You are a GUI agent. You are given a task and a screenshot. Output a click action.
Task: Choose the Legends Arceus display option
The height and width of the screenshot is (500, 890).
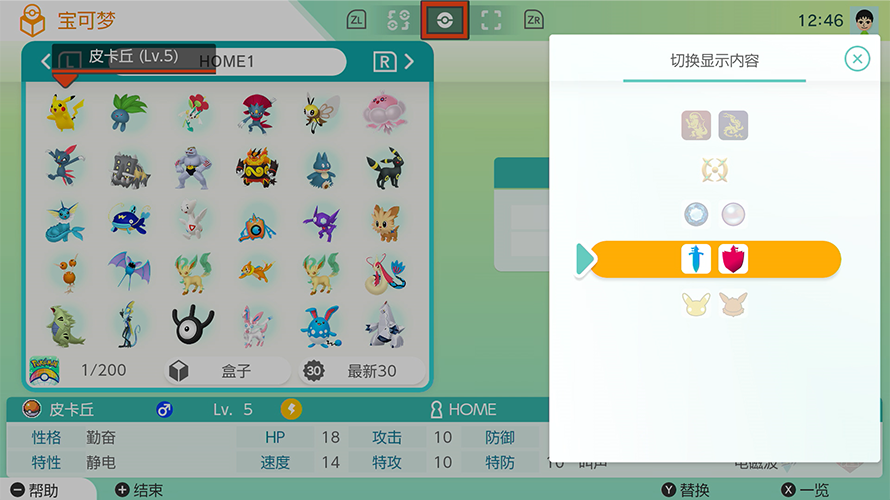(714, 170)
